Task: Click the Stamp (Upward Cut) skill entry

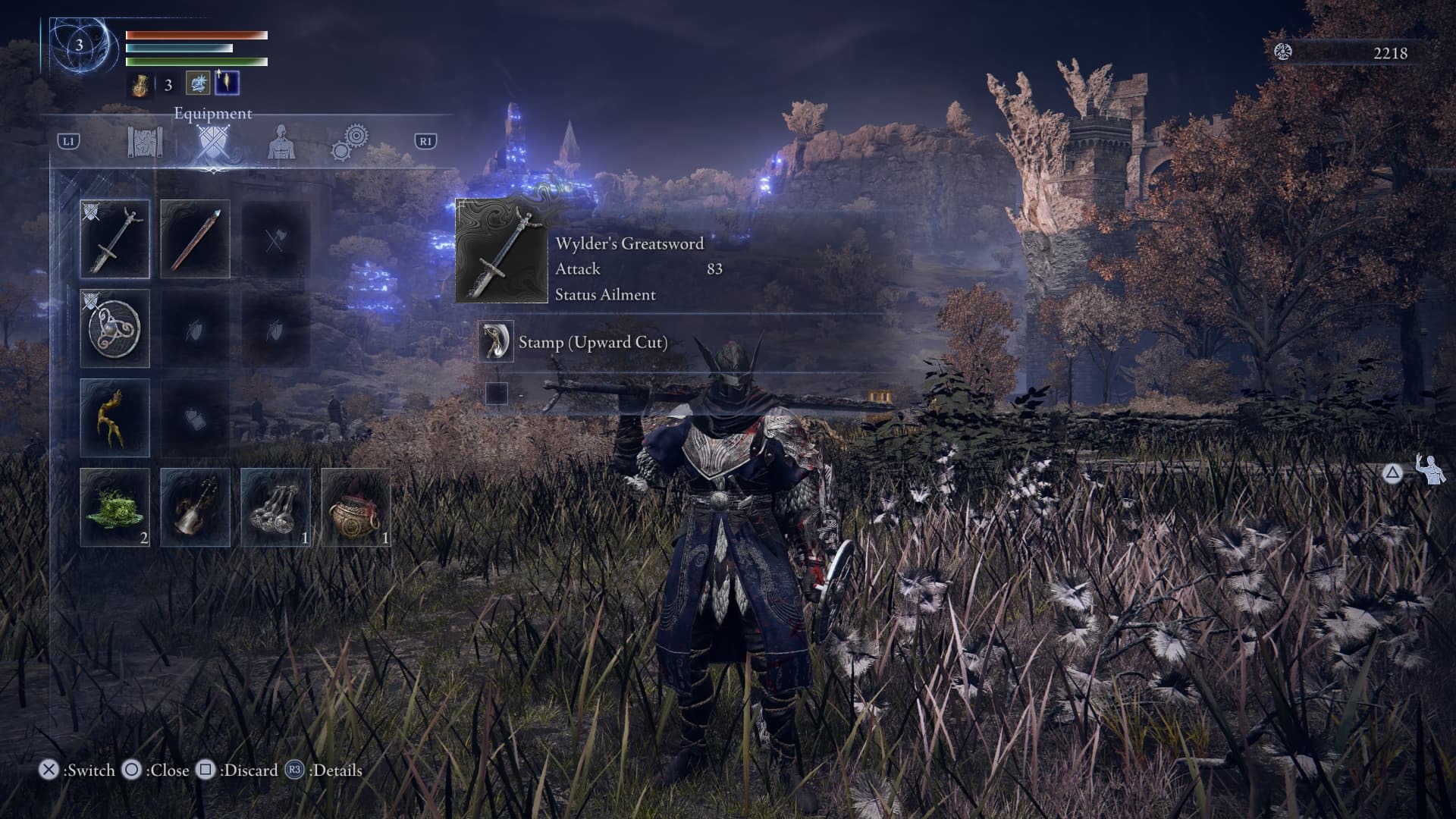Action: [x=592, y=342]
